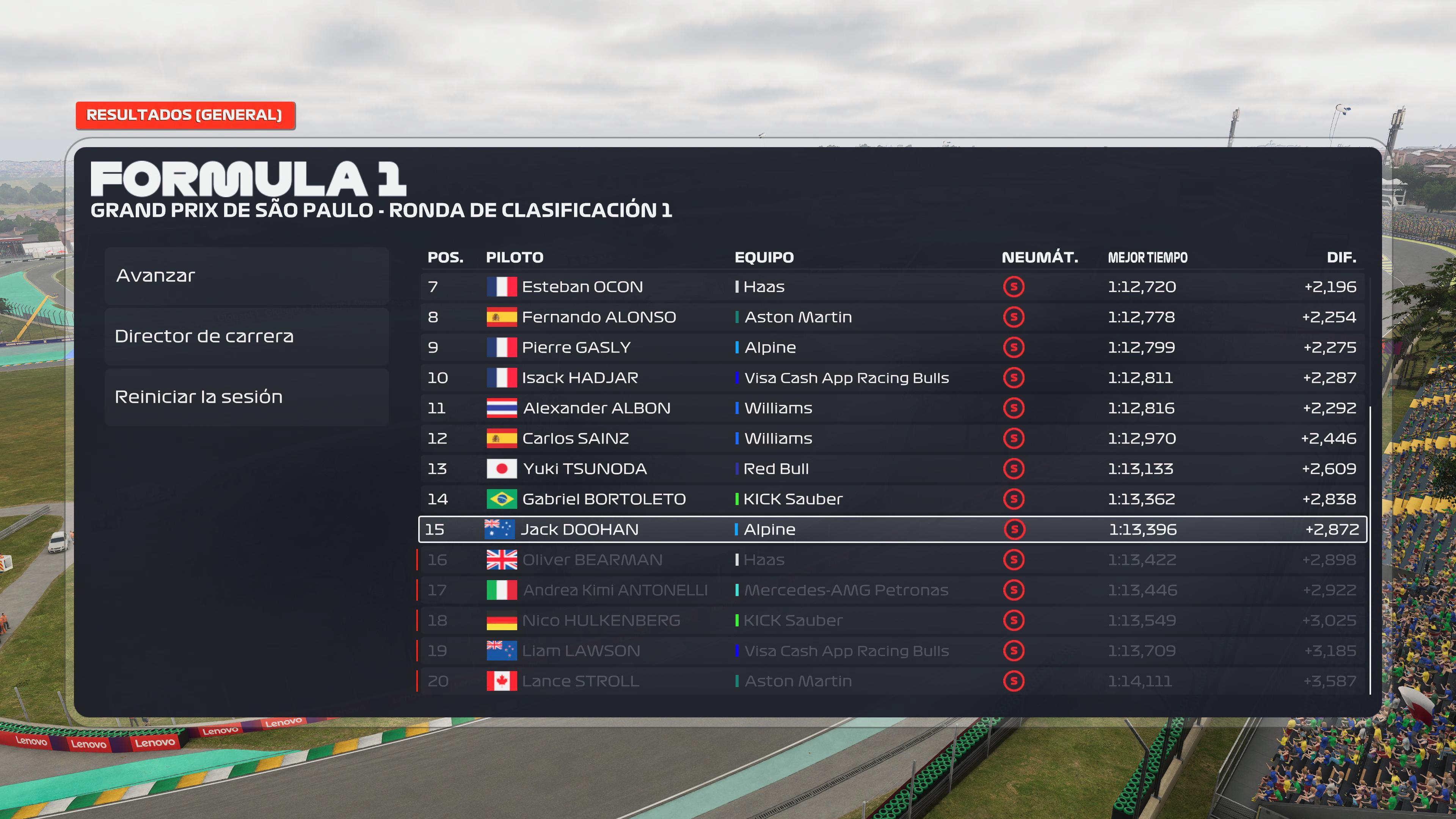Viewport: 1456px width, 819px height.
Task: Open Director de carrera
Action: [246, 336]
